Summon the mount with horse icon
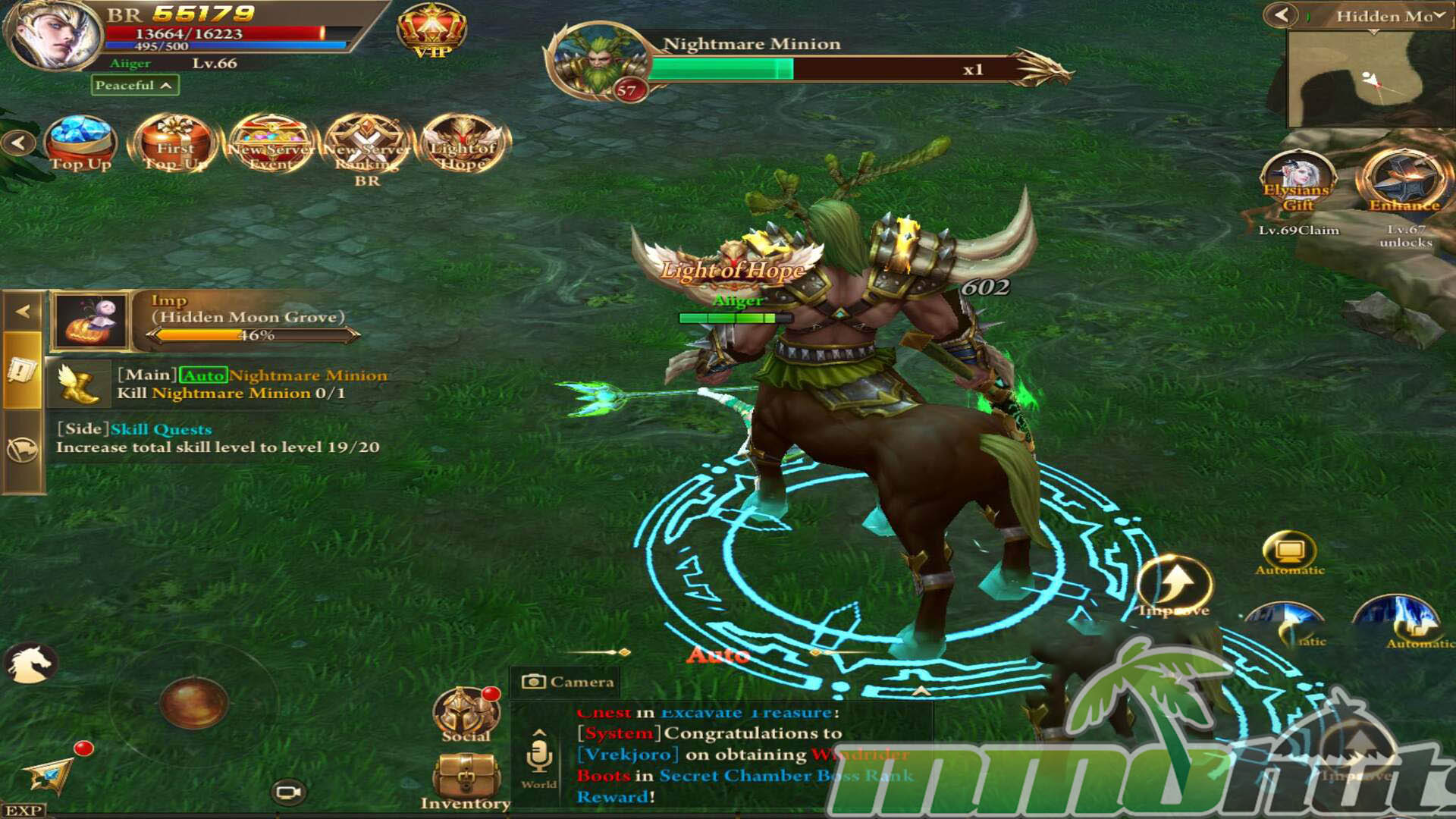1456x819 pixels. coord(30,663)
